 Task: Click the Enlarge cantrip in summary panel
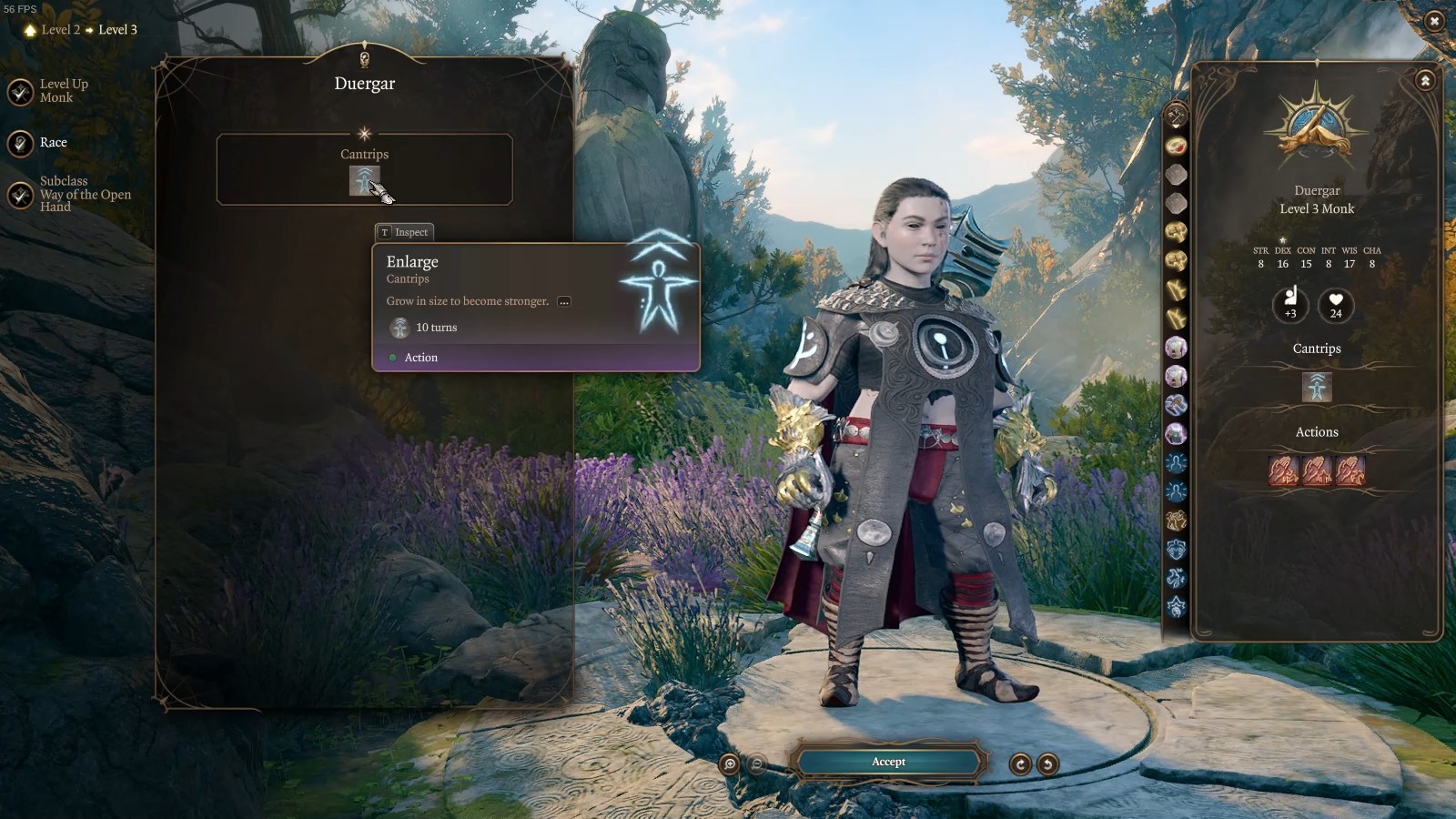1317,387
